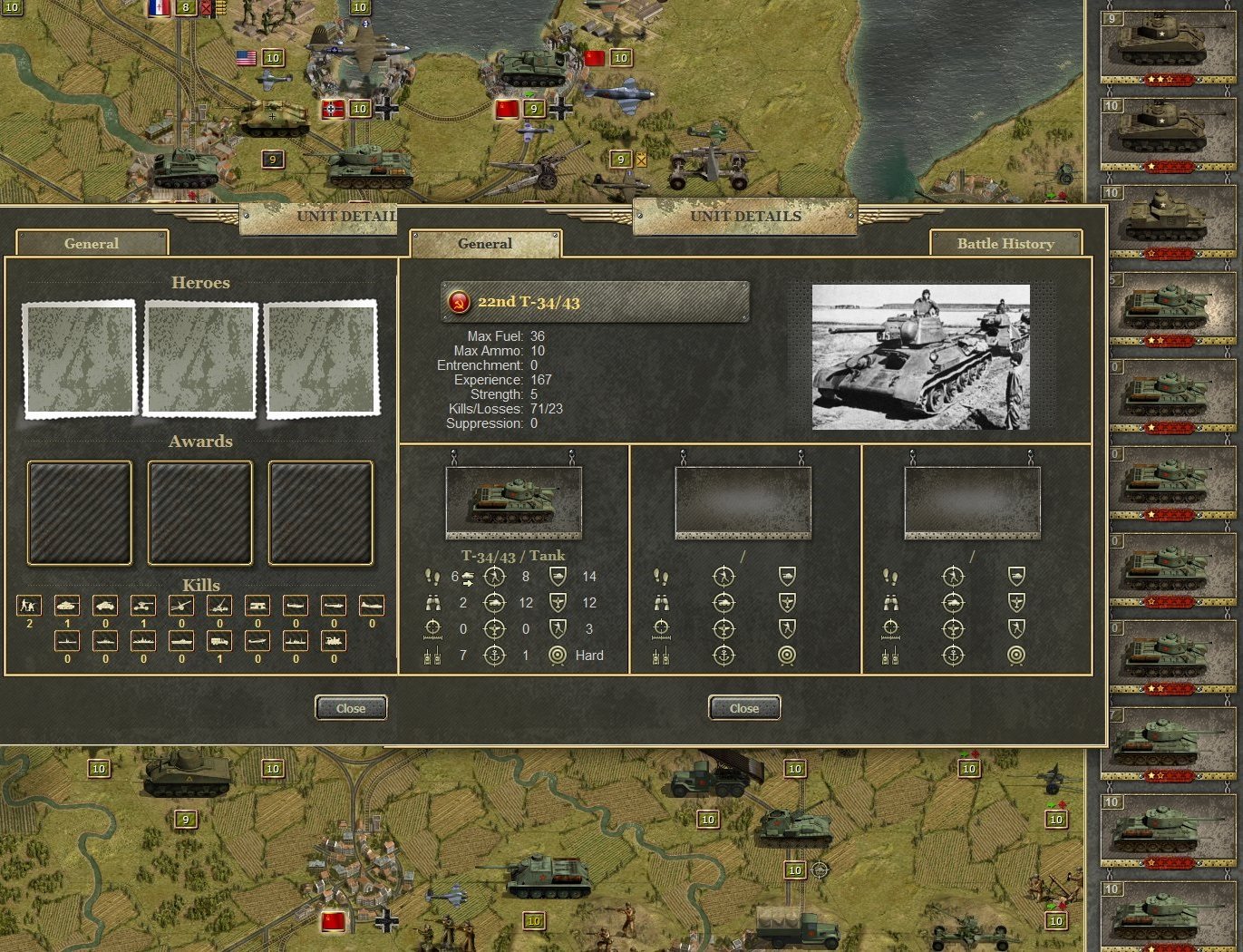Click the infantry kills icon showing 2

coord(29,605)
